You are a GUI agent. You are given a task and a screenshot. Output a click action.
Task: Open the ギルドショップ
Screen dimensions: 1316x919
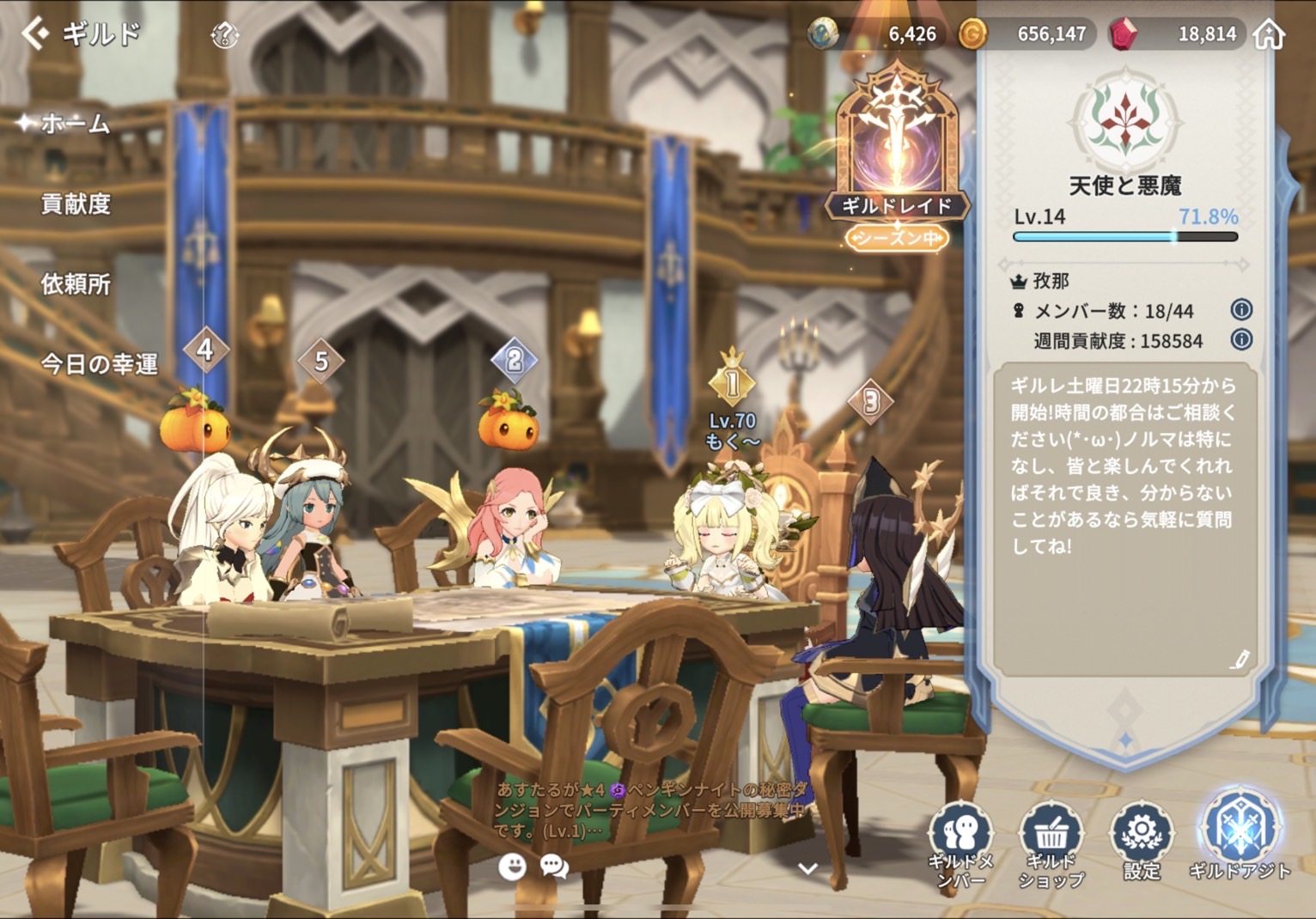(x=1051, y=843)
